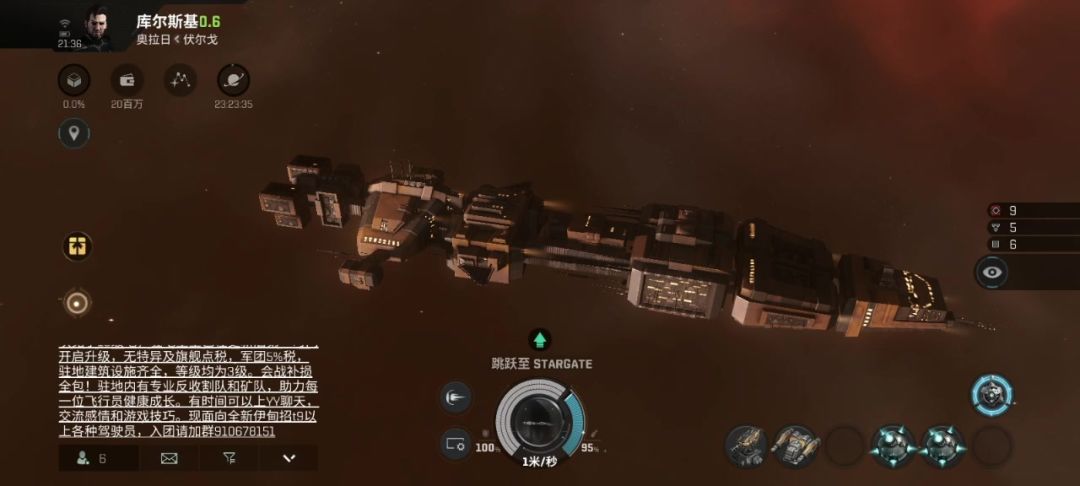Tap the round glowing ring button

point(77,301)
